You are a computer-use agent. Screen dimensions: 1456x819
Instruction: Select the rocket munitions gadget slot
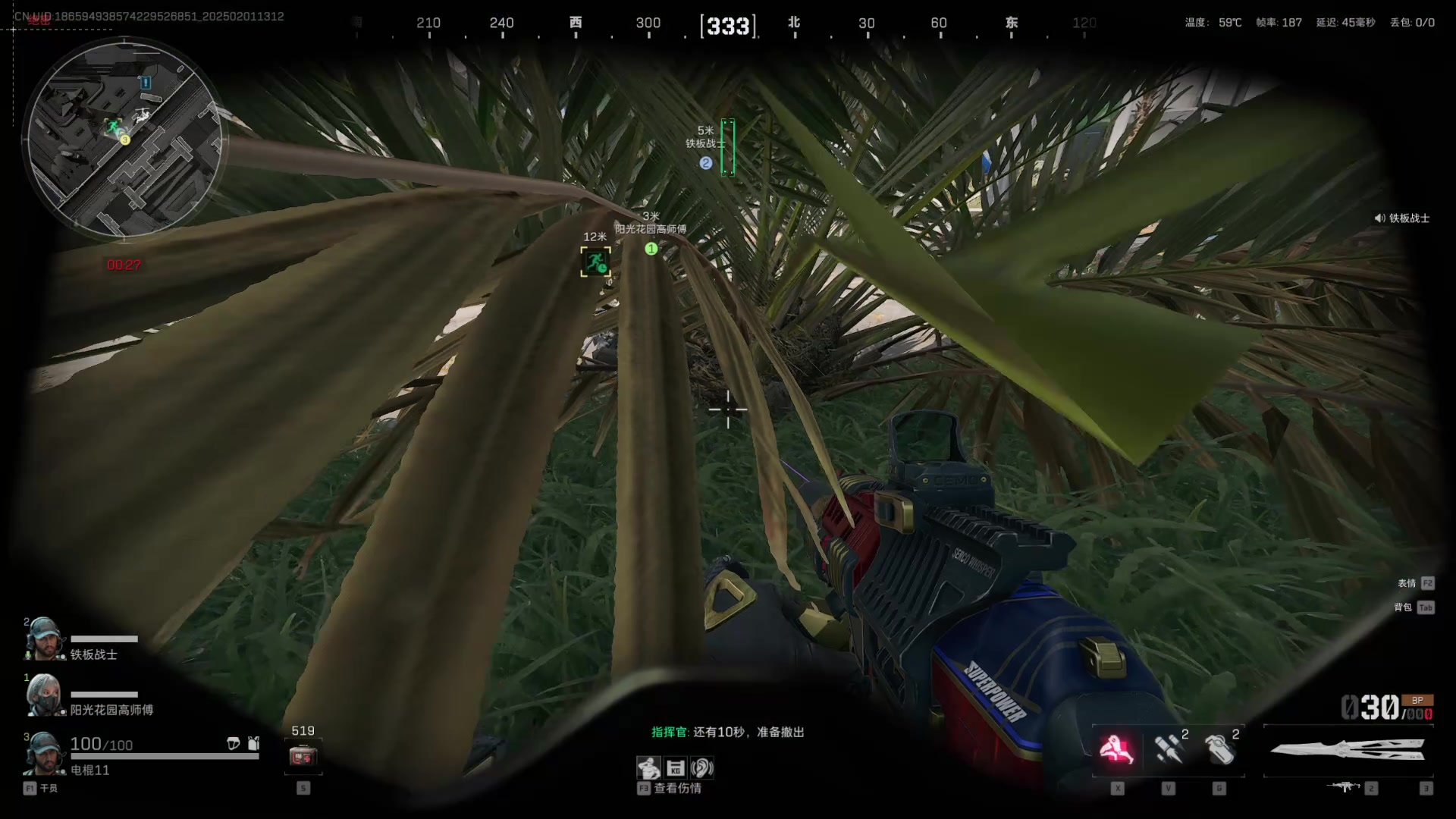click(x=1168, y=749)
